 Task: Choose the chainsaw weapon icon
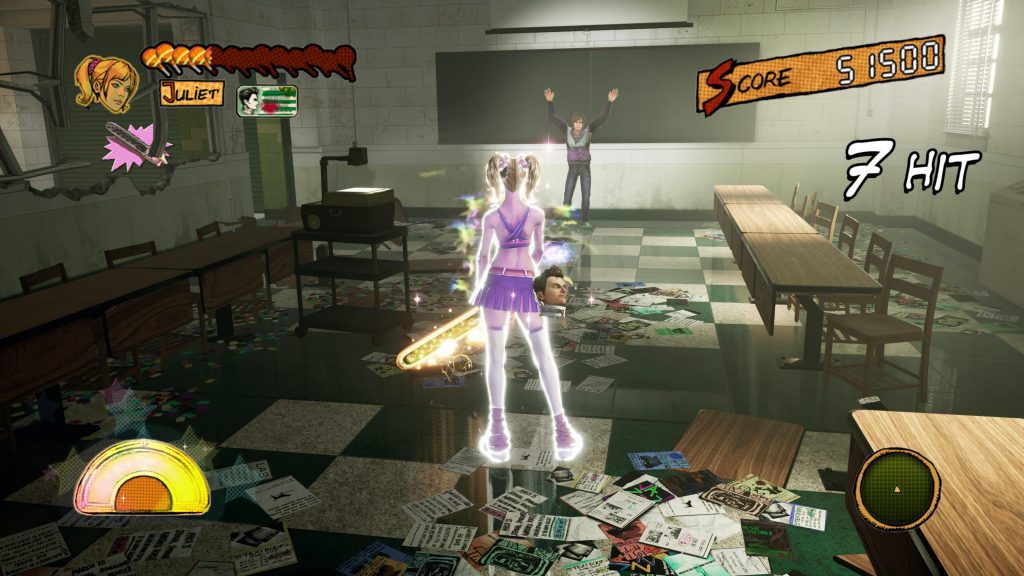click(136, 144)
